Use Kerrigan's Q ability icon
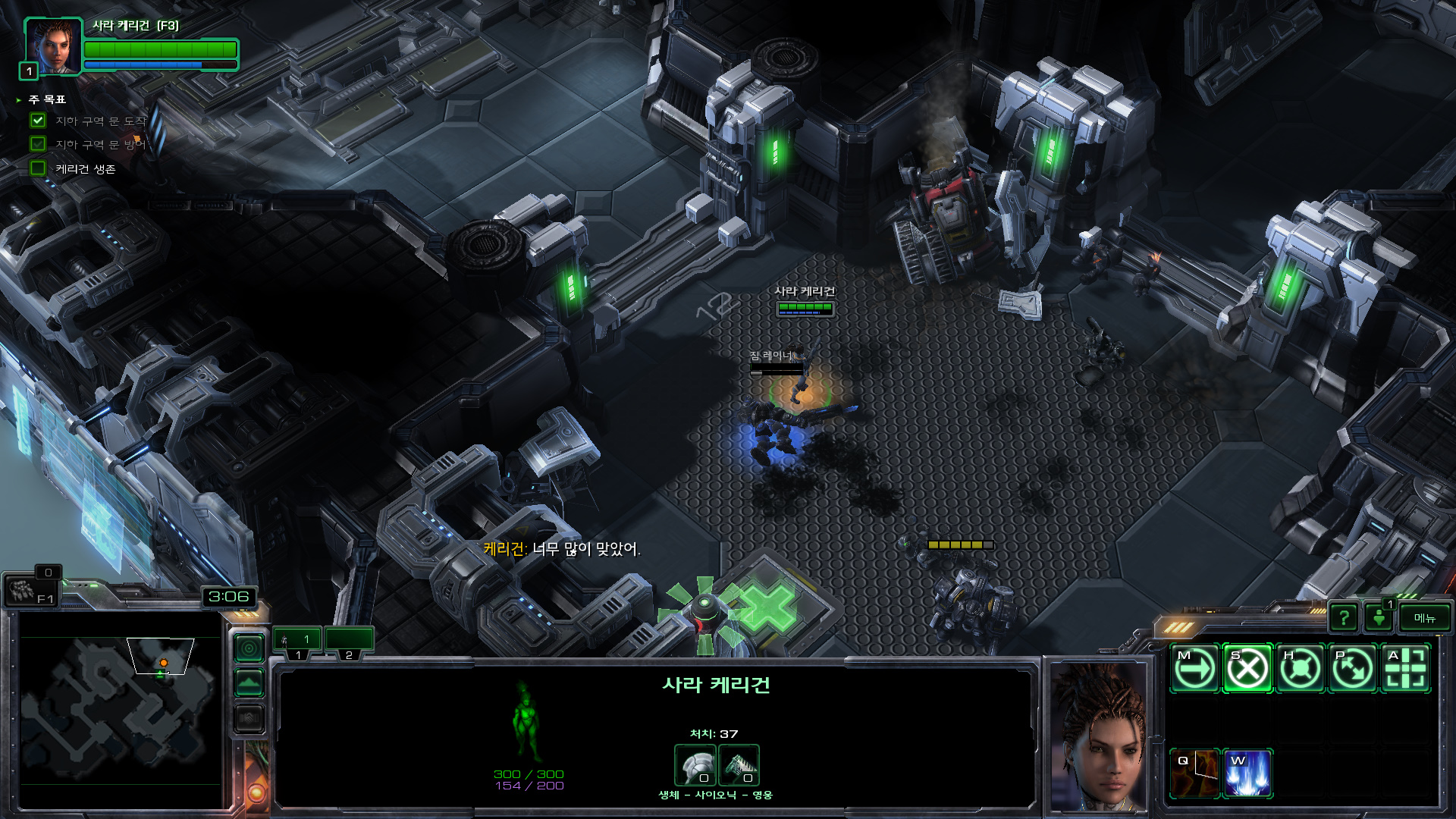Image resolution: width=1456 pixels, height=819 pixels. click(x=1194, y=773)
